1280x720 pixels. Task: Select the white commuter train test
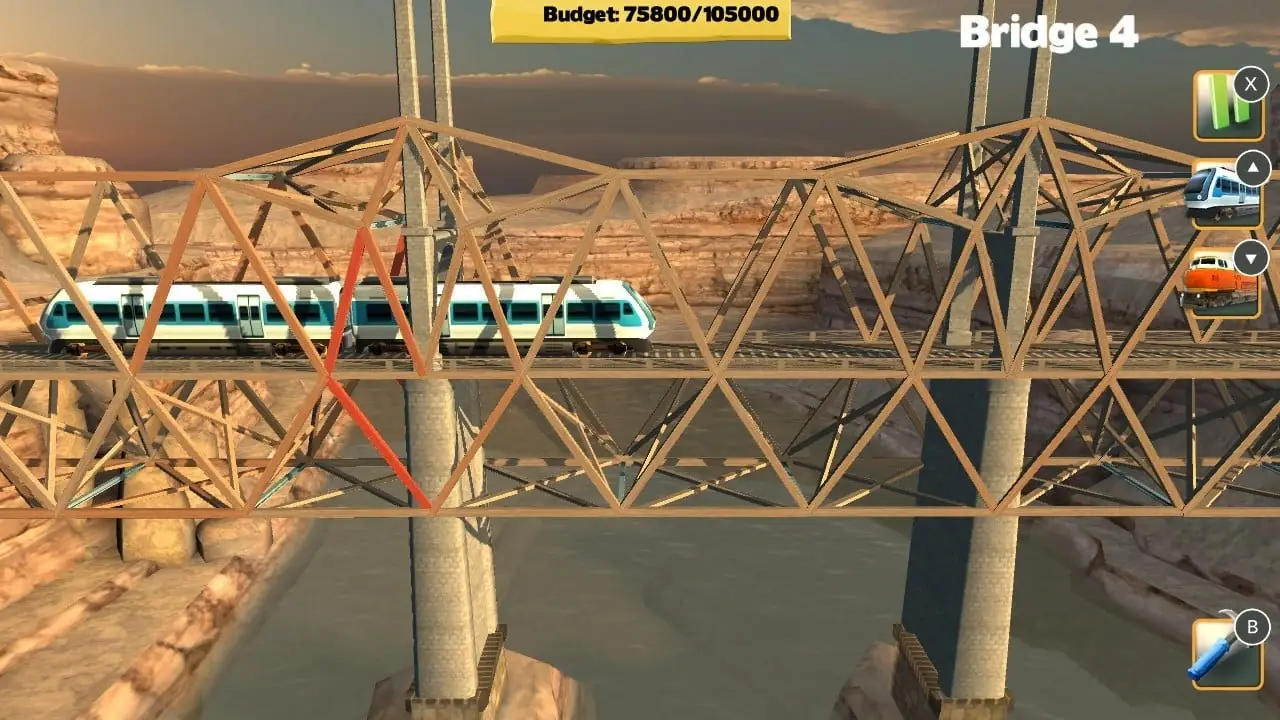pos(1224,193)
